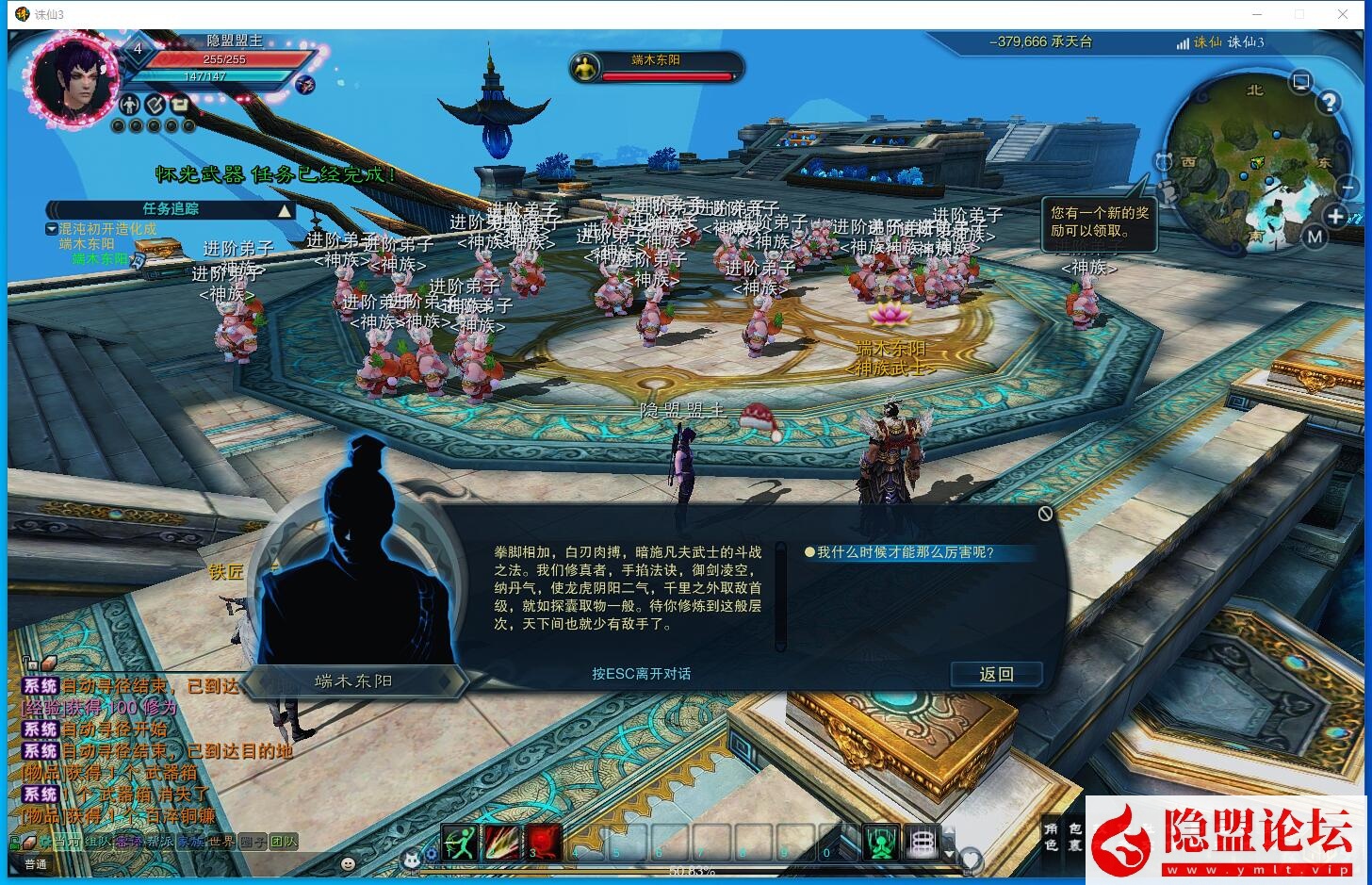
Task: Click the new reward notification bubble near the minimap
Action: (x=1099, y=224)
